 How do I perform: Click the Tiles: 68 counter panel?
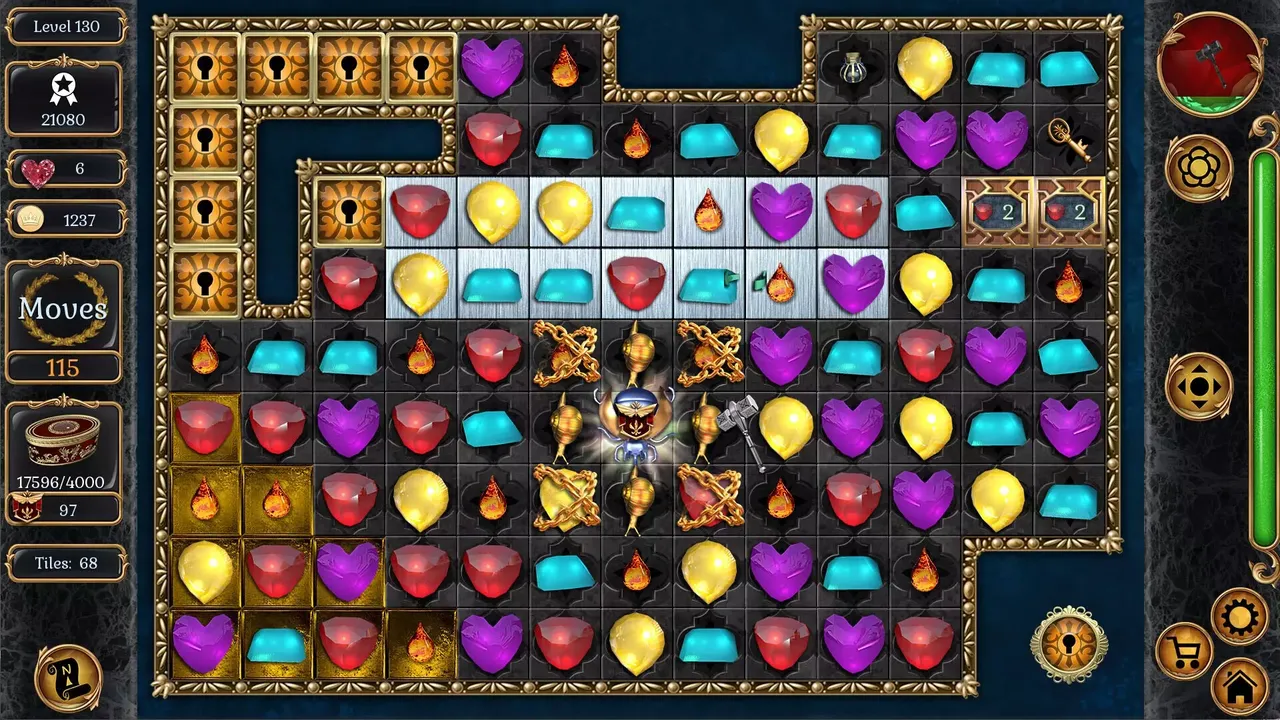(64, 563)
